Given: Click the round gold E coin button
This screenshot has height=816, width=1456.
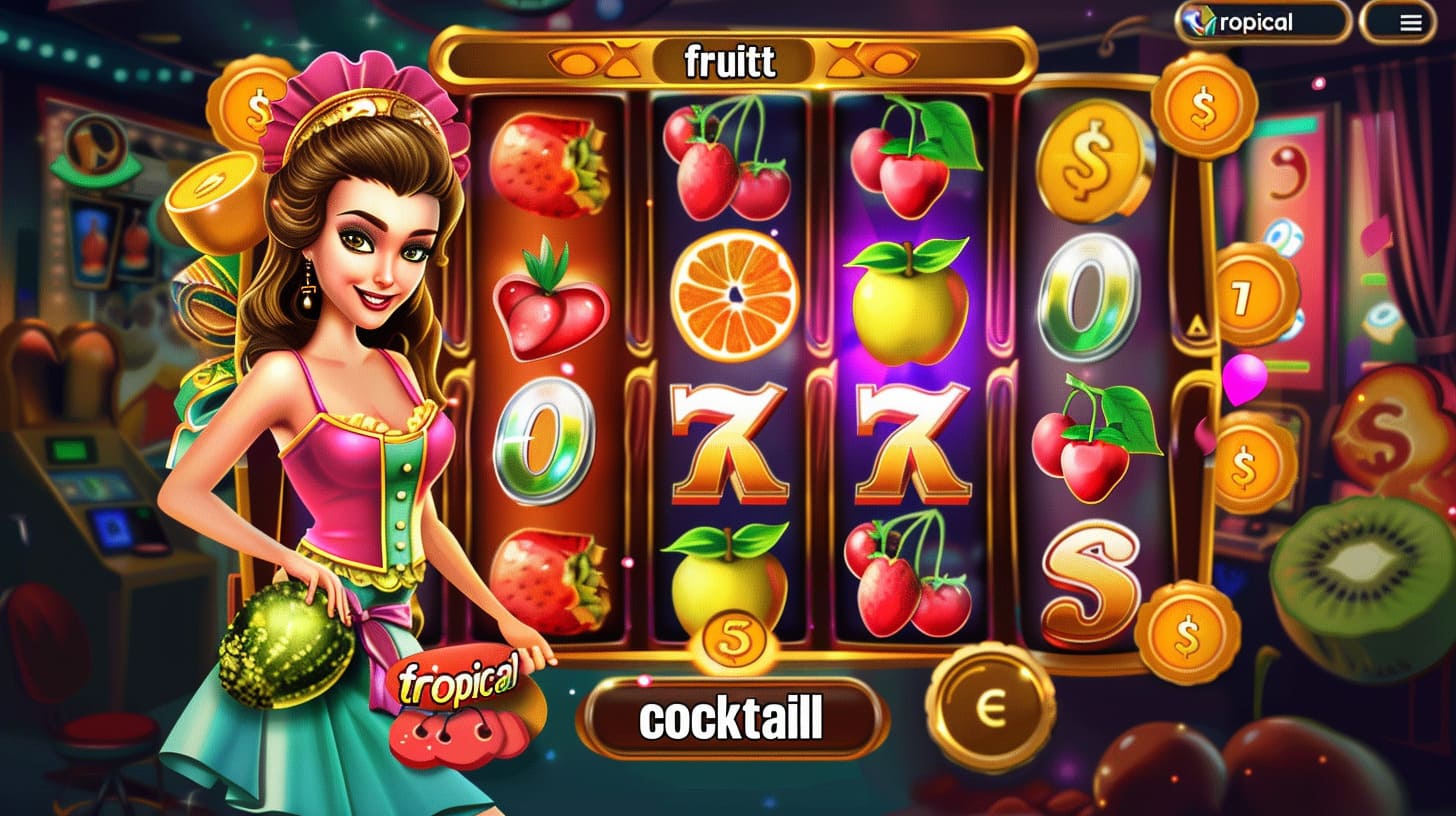Looking at the screenshot, I should point(989,708).
